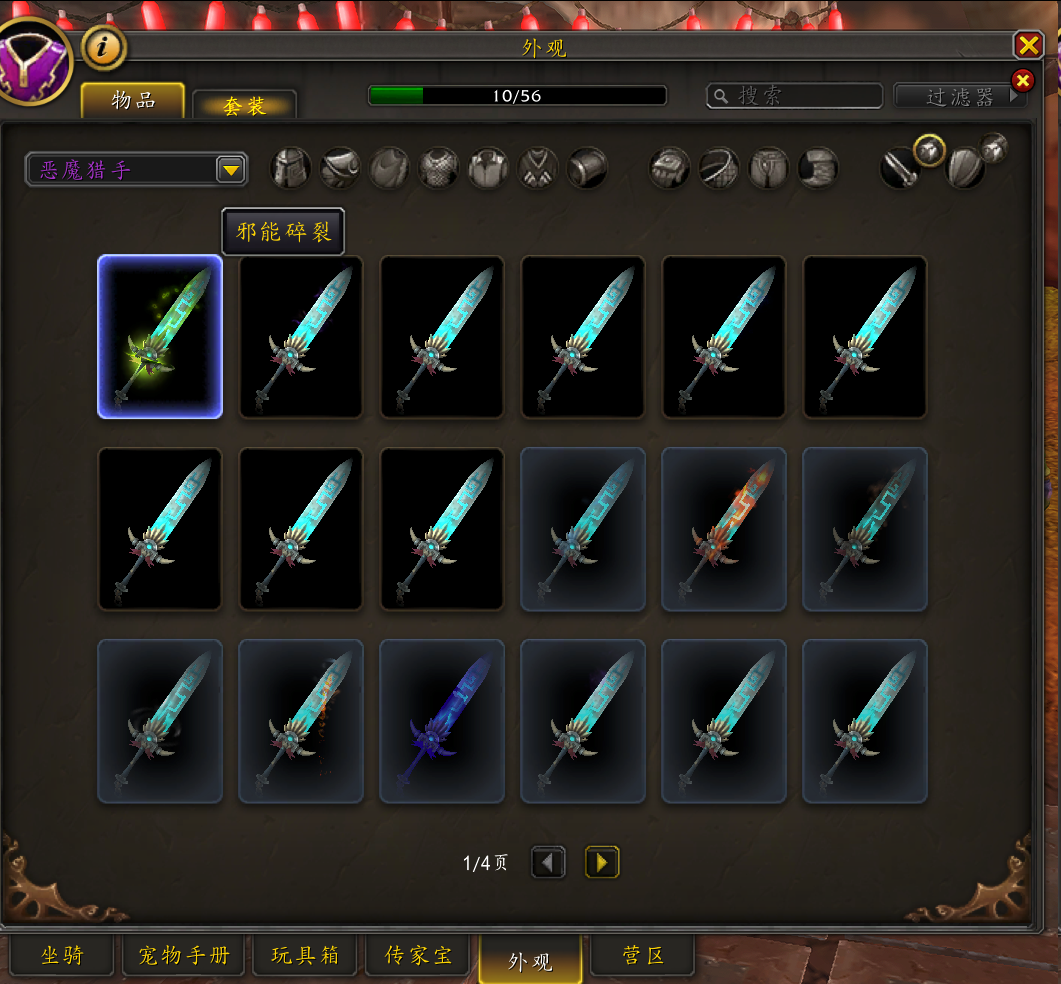Pick the flaming orange sword appearance
The height and width of the screenshot is (984, 1061).
click(724, 529)
